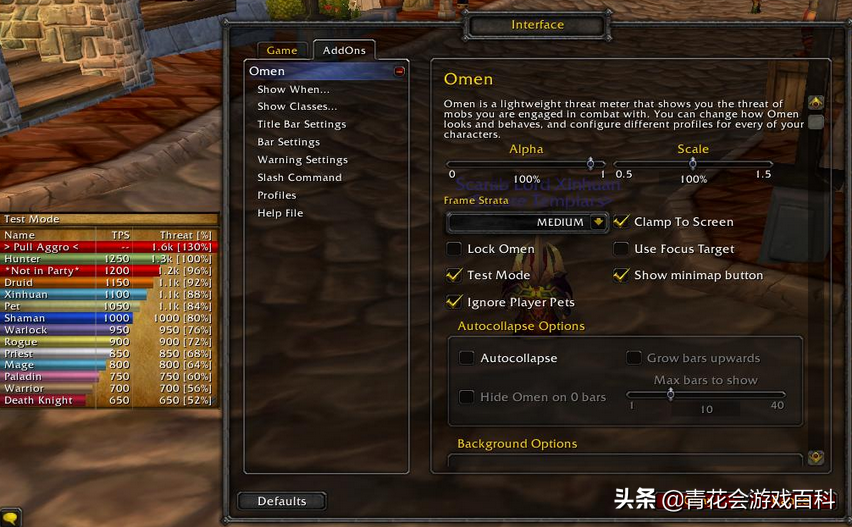This screenshot has width=852, height=527.
Task: Open the Show When... options
Action: pos(293,89)
